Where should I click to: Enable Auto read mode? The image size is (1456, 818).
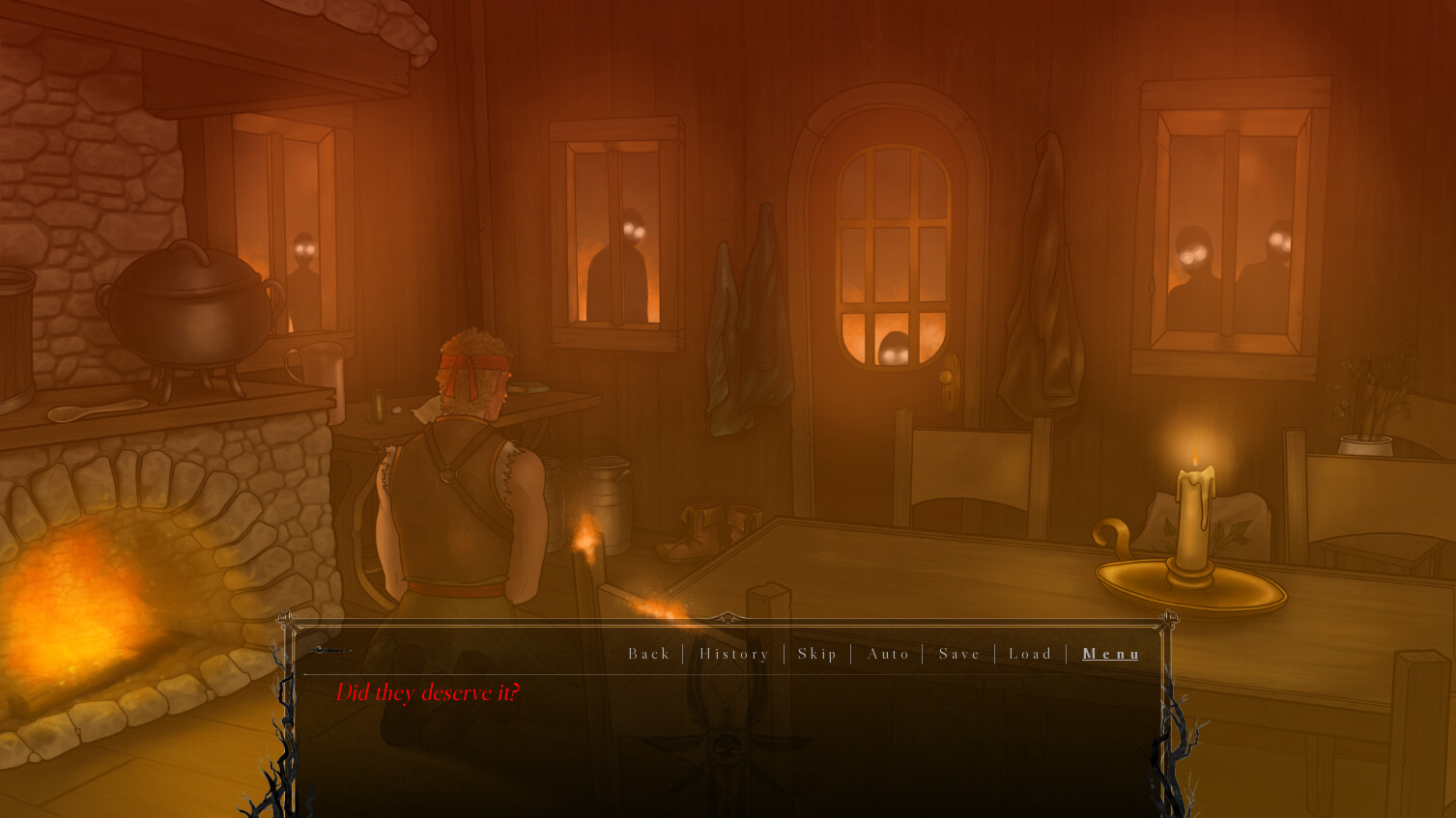click(887, 654)
